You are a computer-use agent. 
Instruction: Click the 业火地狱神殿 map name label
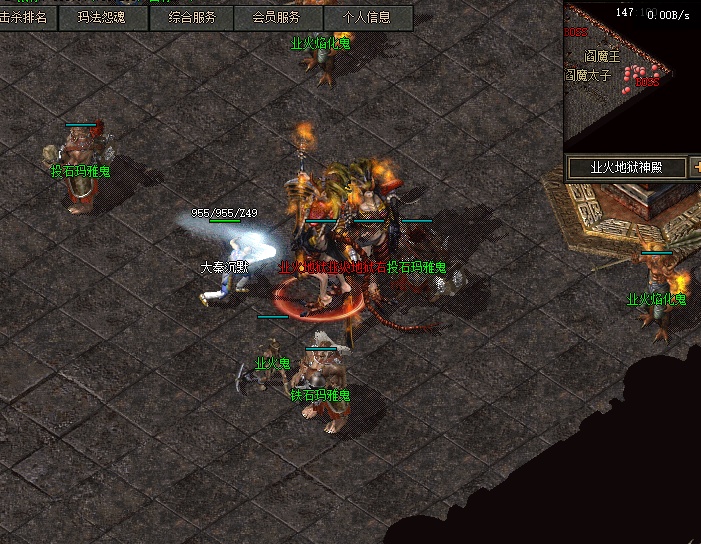pos(627,168)
